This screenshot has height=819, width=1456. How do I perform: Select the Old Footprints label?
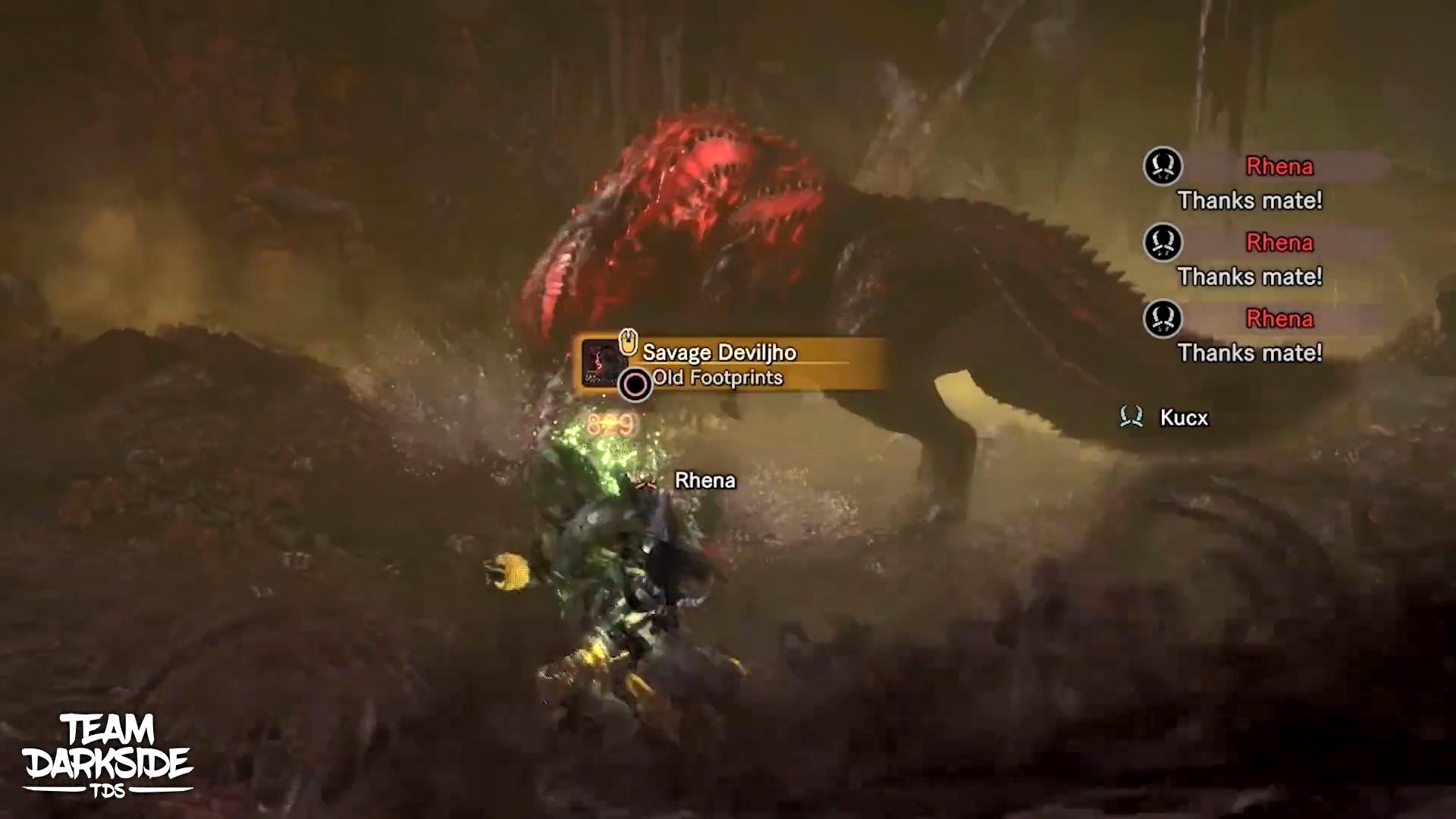(x=717, y=377)
